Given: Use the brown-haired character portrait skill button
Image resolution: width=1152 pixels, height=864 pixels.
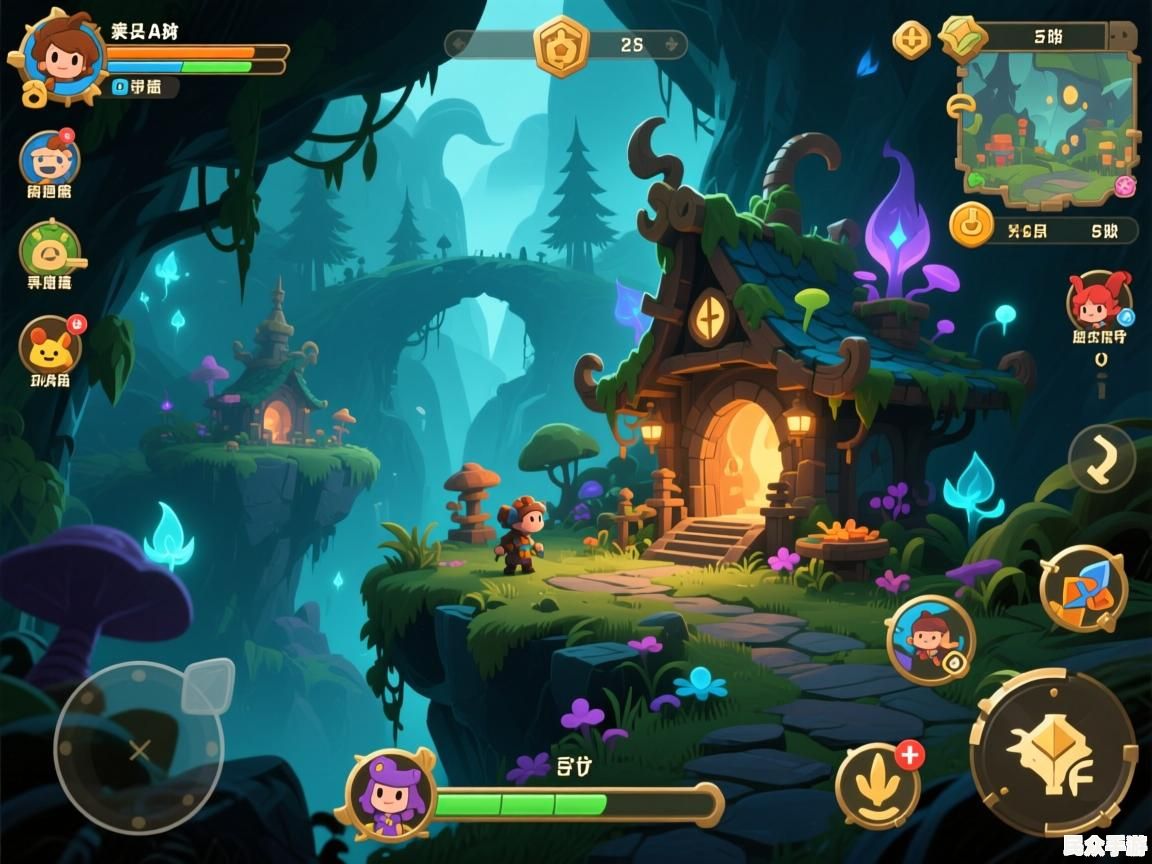Looking at the screenshot, I should (930, 640).
